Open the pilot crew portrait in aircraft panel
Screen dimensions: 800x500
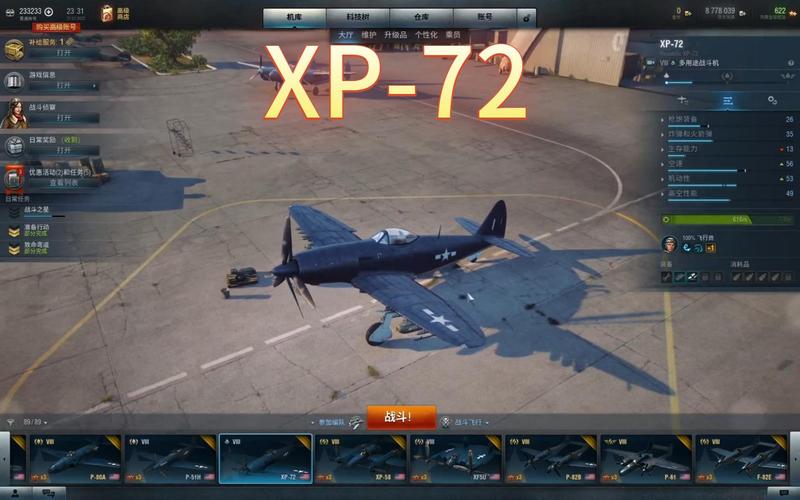(x=669, y=243)
